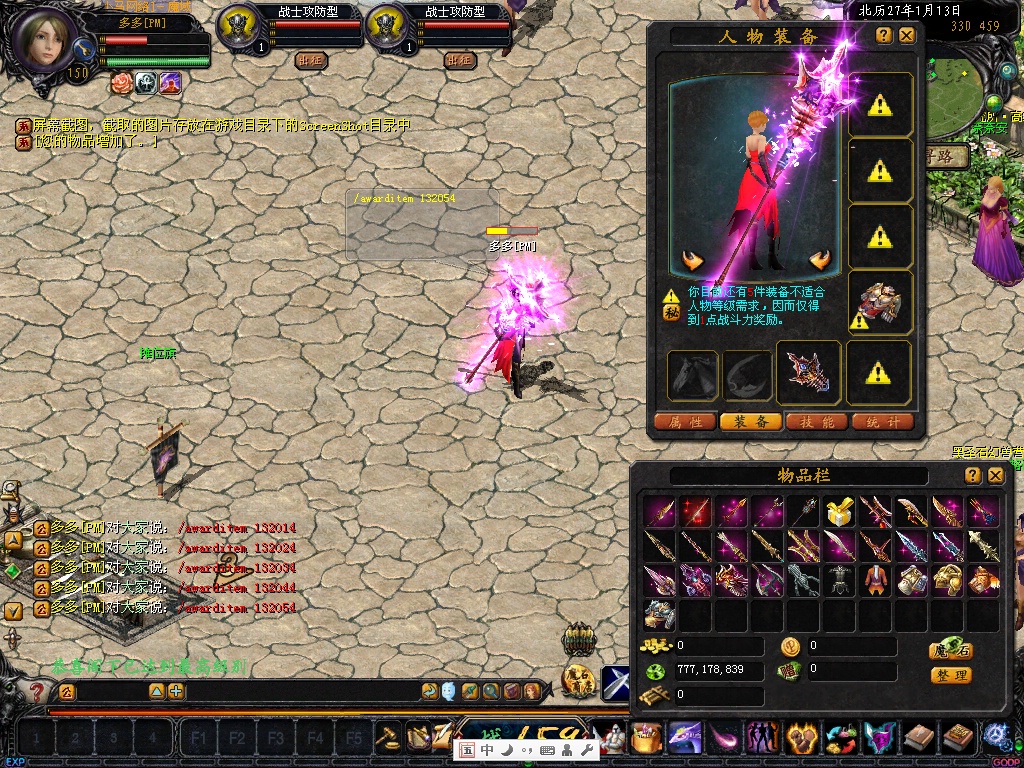Select the equipped armor chestpiece slot
The width and height of the screenshot is (1024, 768).
880,301
